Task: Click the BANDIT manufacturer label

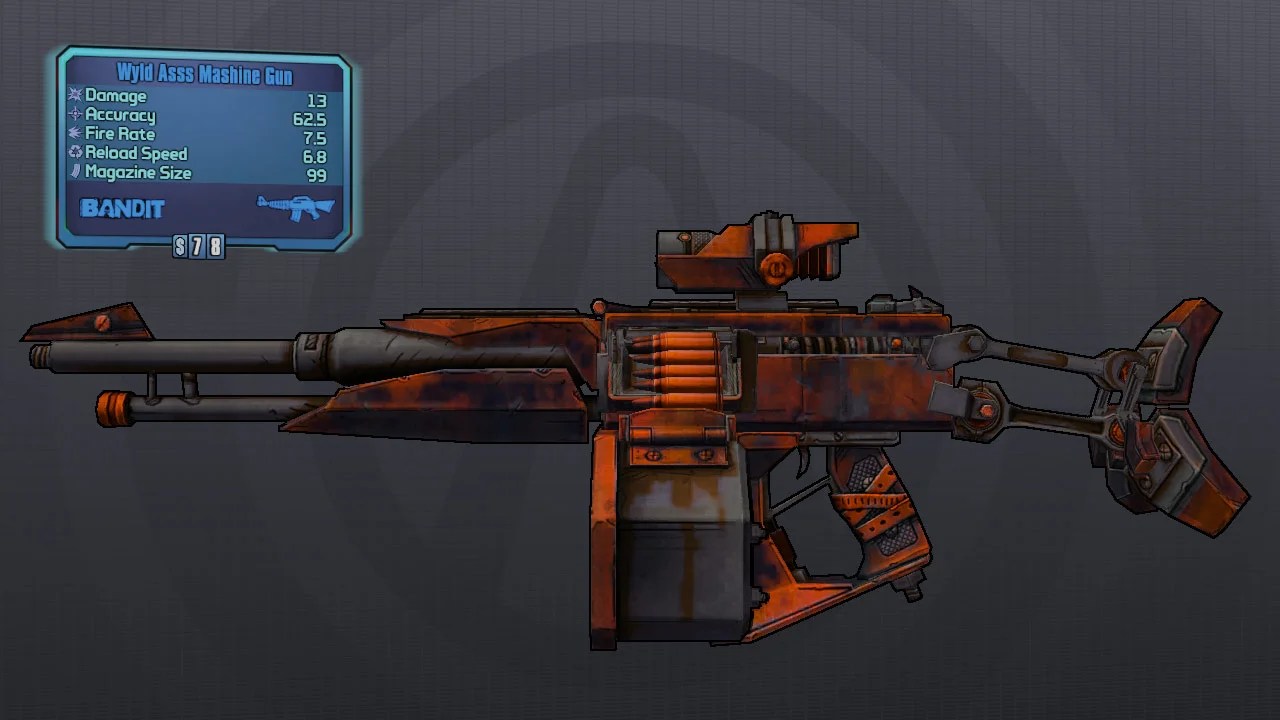Action: pos(121,210)
